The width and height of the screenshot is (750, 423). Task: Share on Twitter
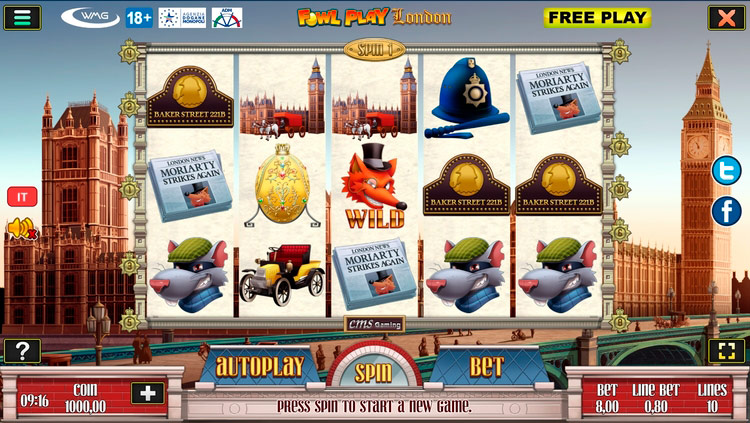click(726, 172)
